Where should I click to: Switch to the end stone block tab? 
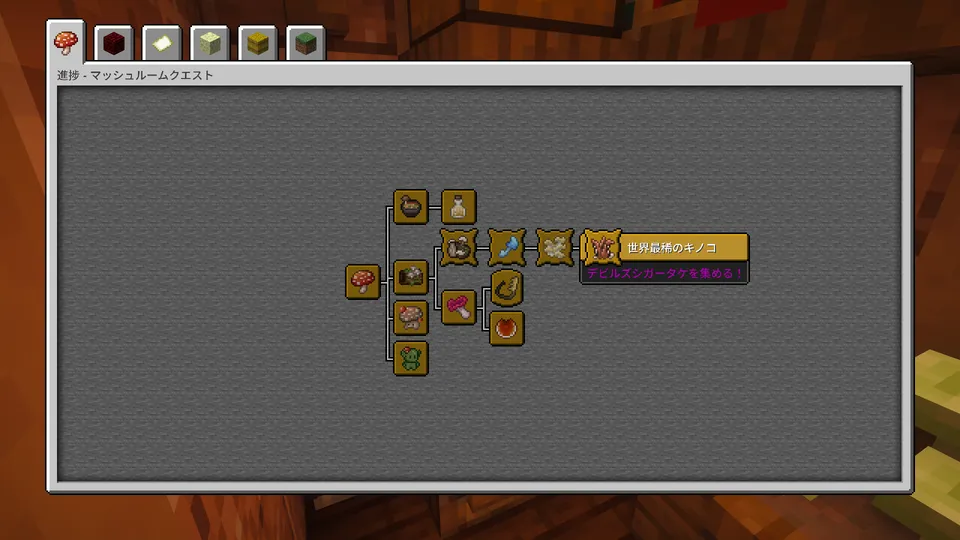tap(209, 45)
